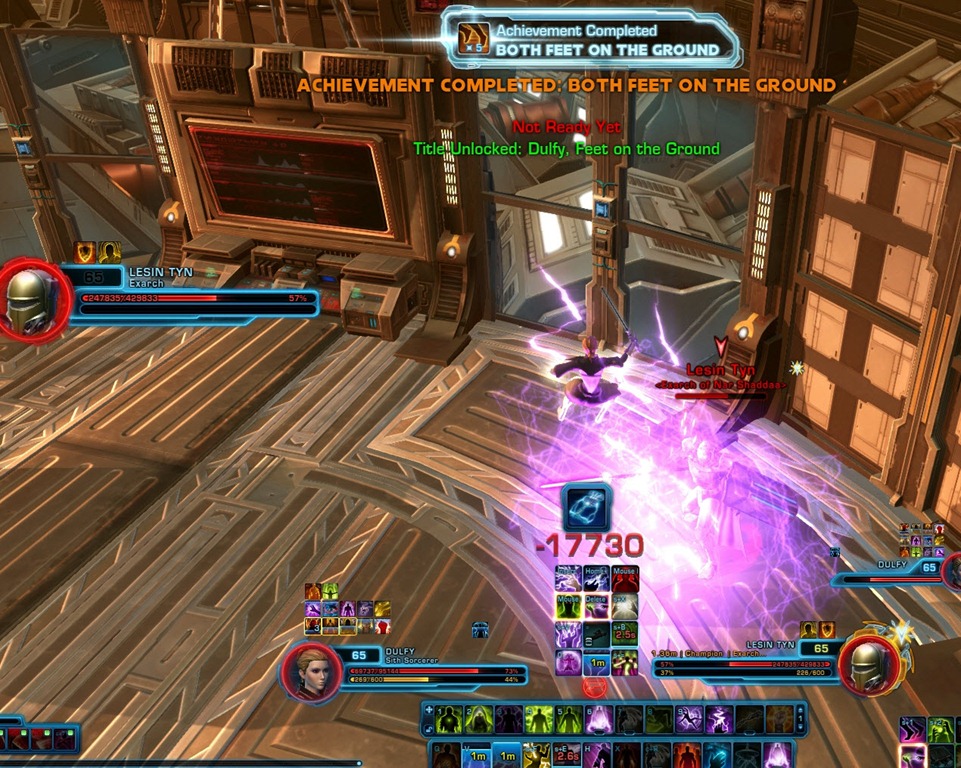This screenshot has width=961, height=768.
Task: Activate the center-bar ability showing 1m cooldown
Action: coord(596,663)
